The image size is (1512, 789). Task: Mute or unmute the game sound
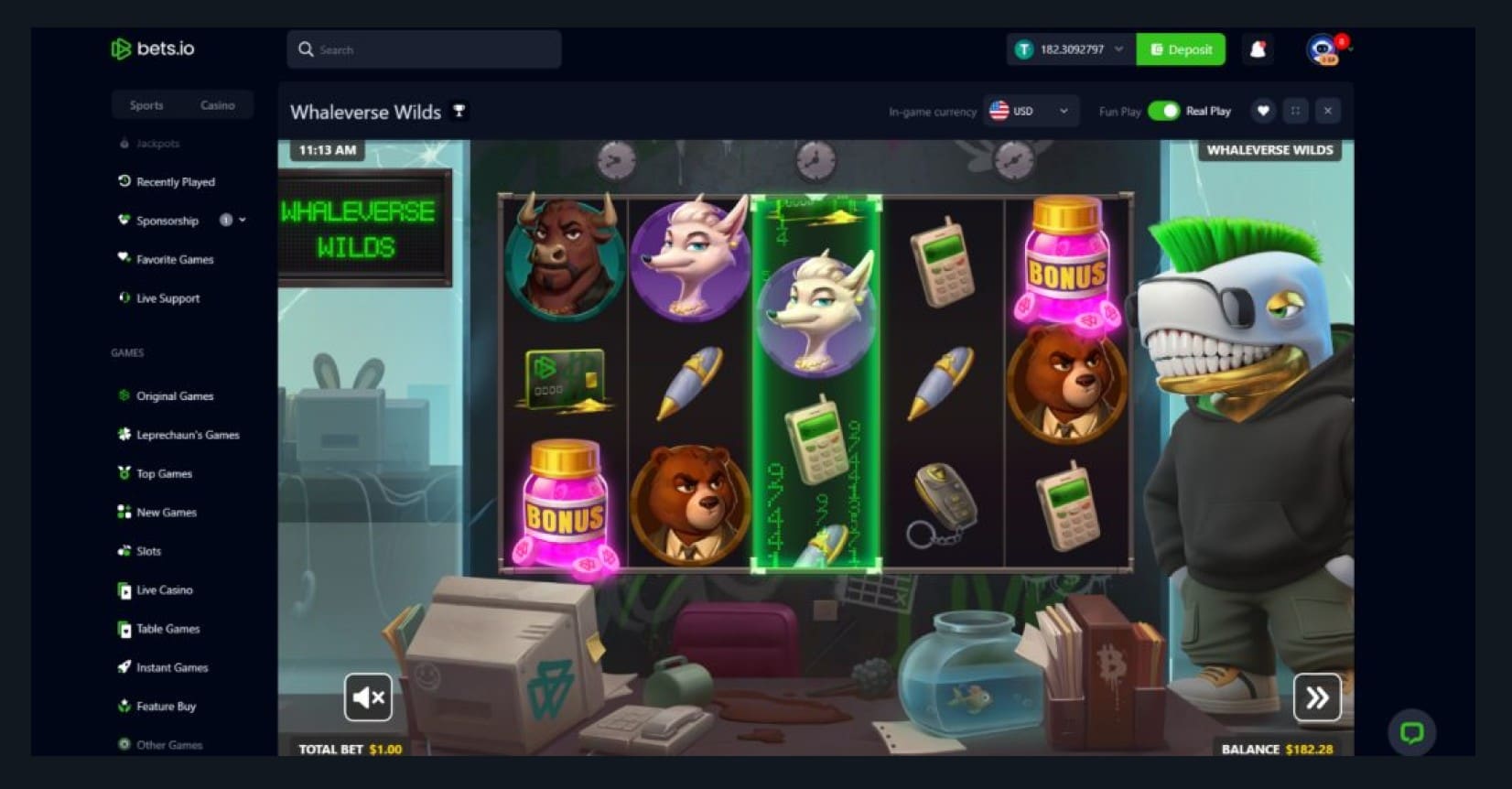368,697
